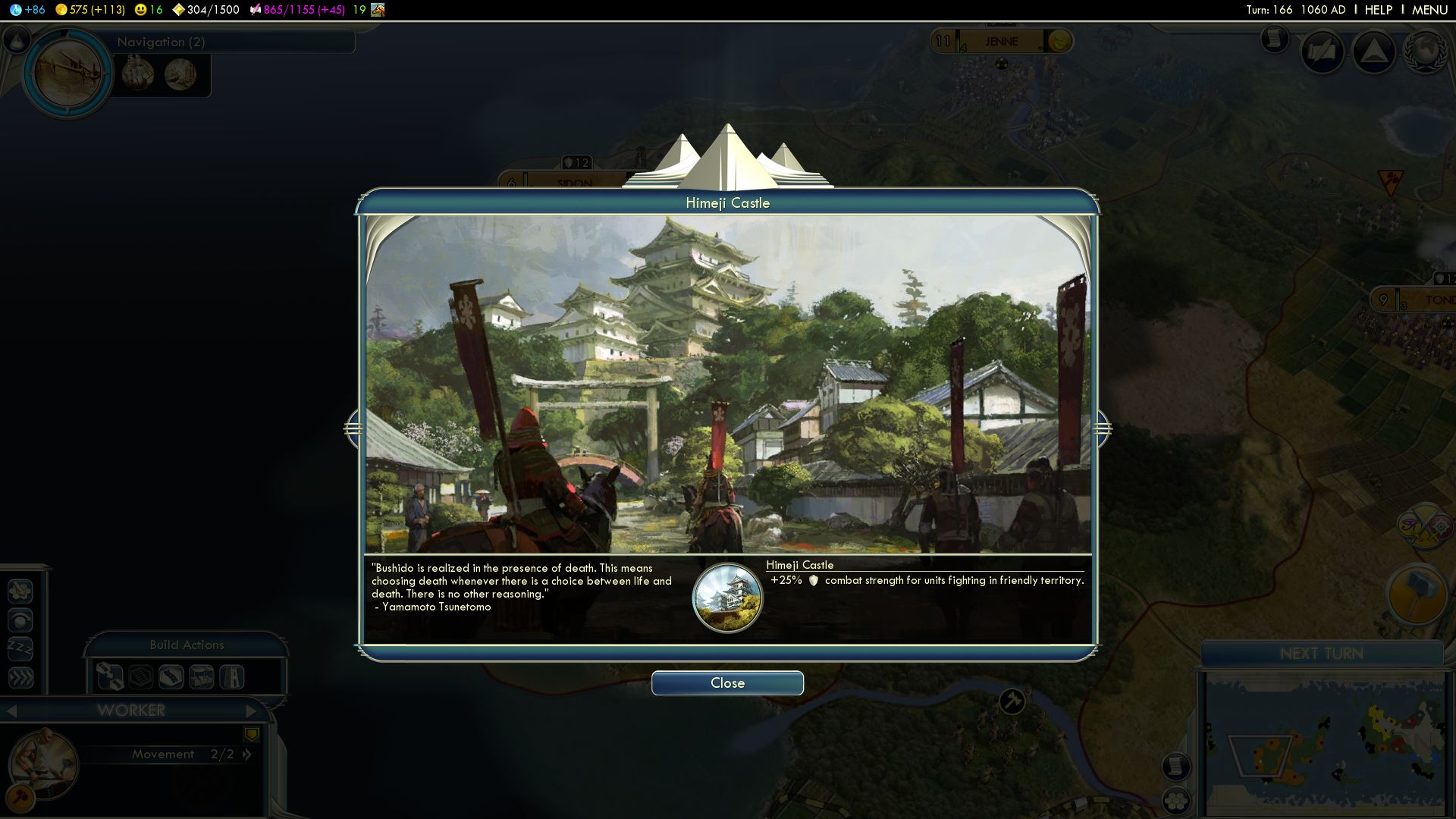Open the social policies pyramid icon
Image resolution: width=1456 pixels, height=819 pixels.
pyautogui.click(x=1373, y=52)
